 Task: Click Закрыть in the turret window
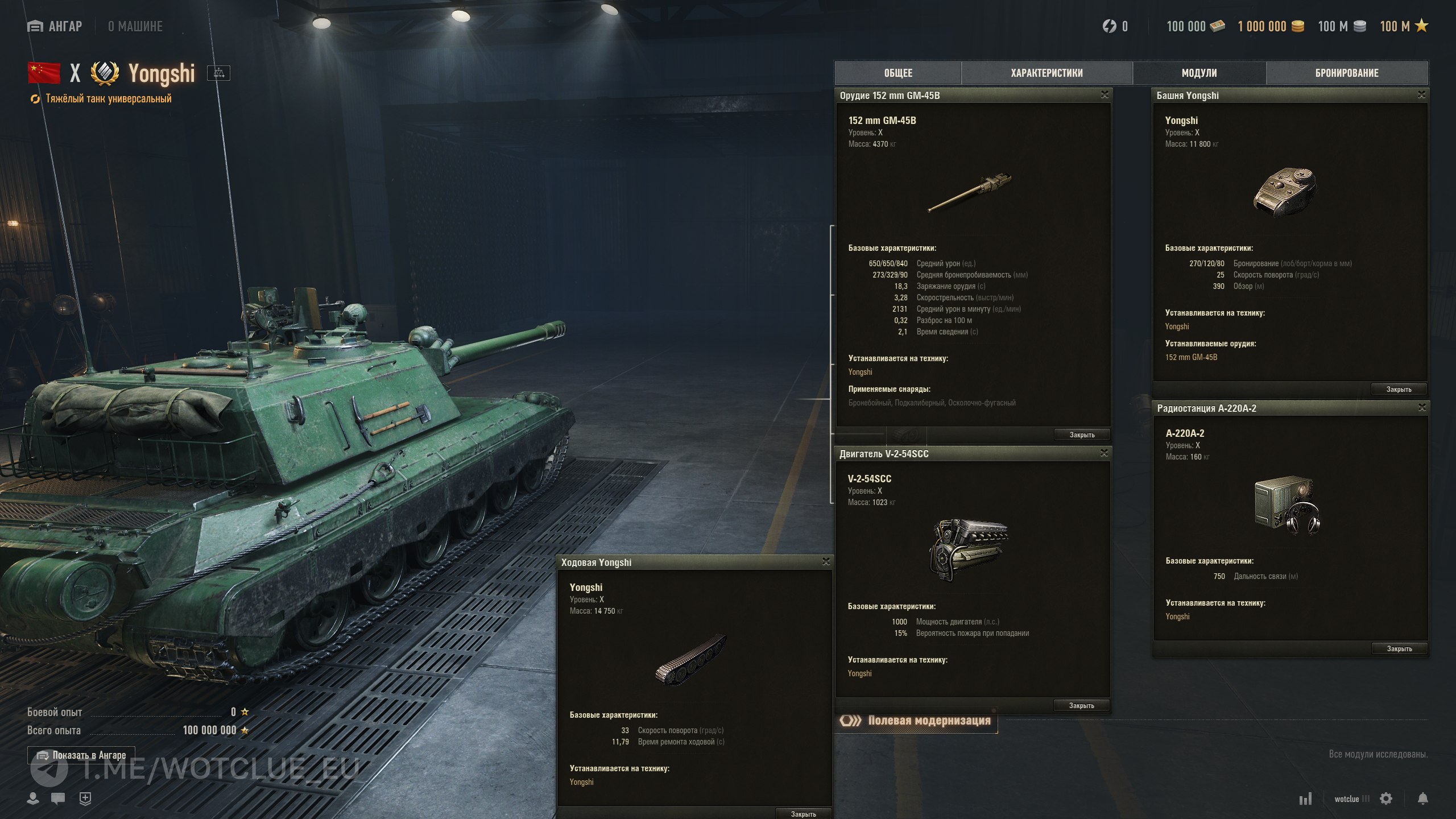(x=1399, y=389)
